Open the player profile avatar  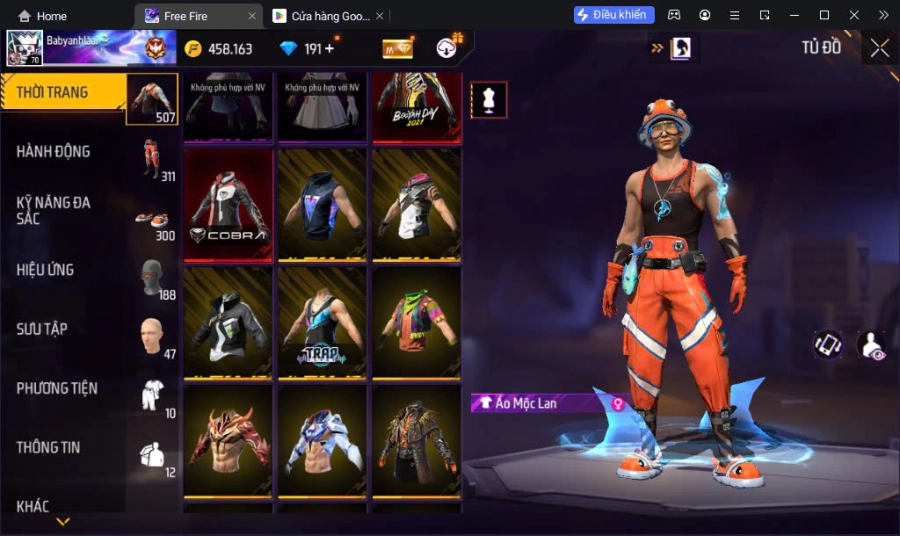tap(24, 48)
